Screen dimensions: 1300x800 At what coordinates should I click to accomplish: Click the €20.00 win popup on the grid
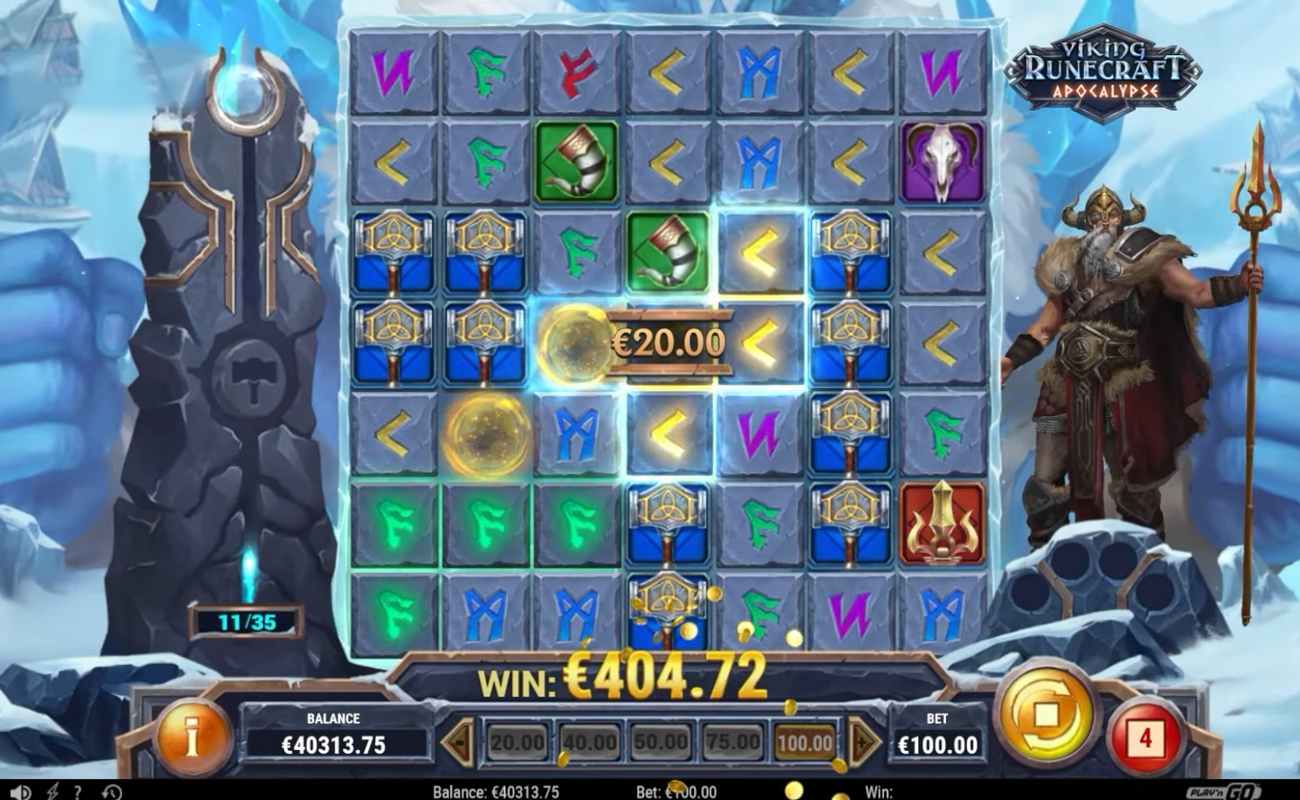666,343
